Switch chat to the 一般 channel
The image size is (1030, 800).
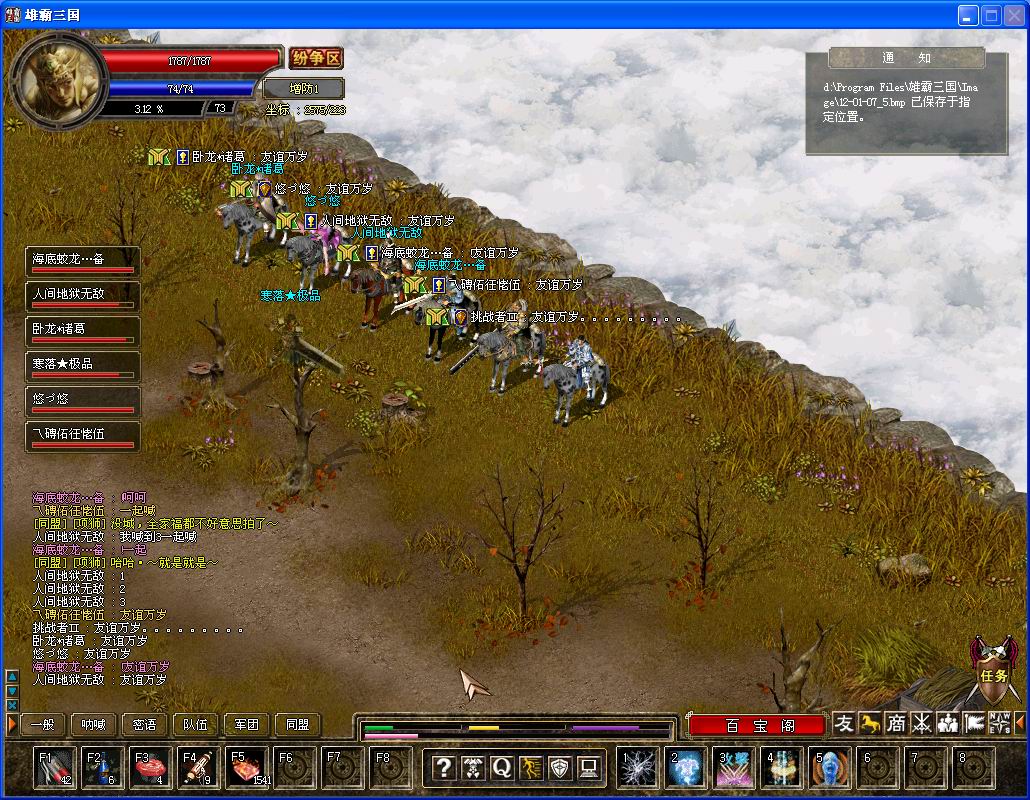tap(41, 725)
